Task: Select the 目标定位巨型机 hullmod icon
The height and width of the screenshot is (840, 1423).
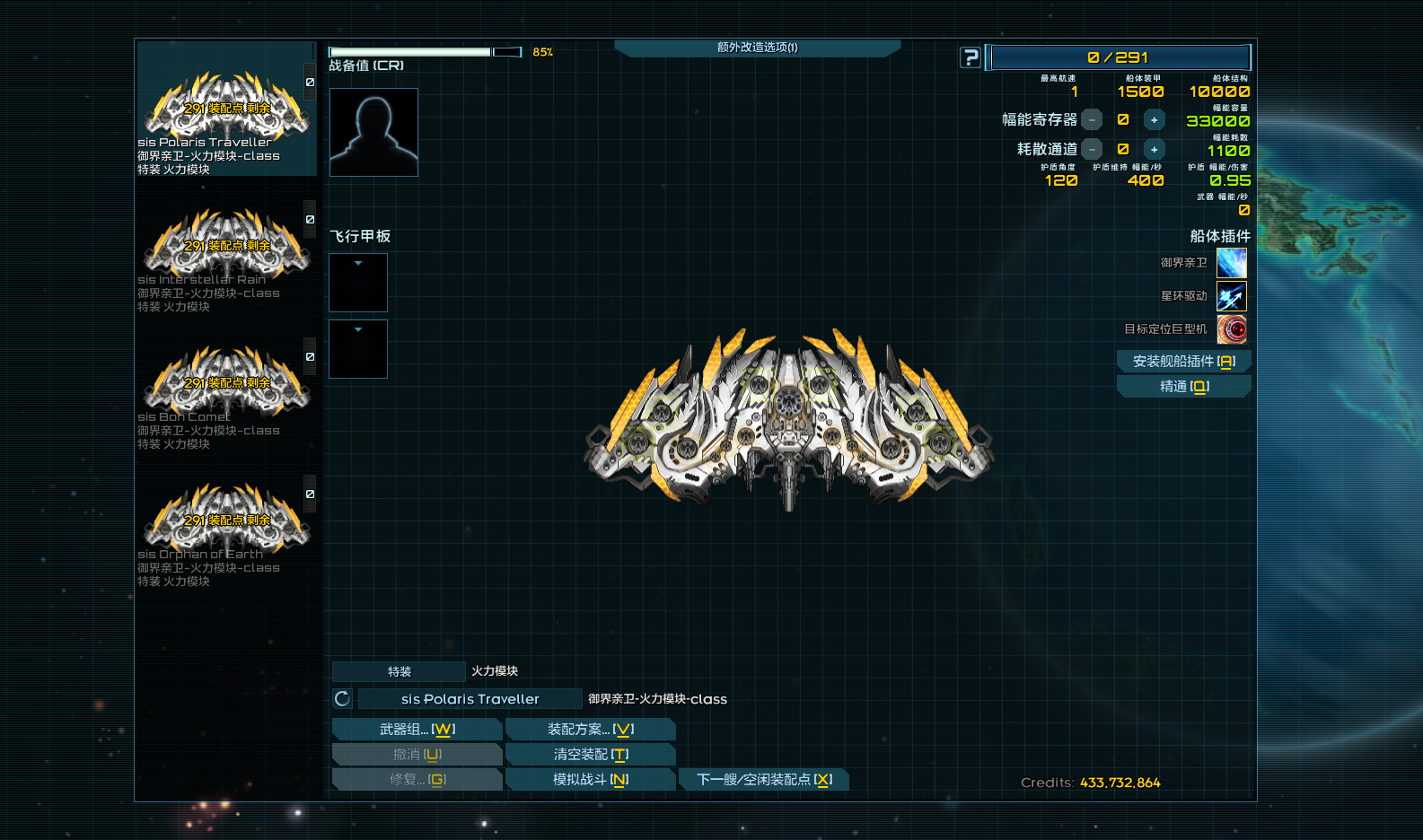Action: point(1232,329)
